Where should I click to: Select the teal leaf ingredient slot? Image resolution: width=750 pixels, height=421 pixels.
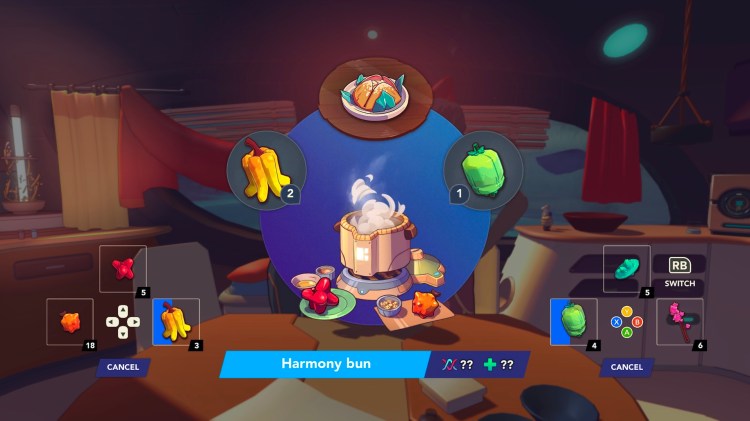coord(626,269)
